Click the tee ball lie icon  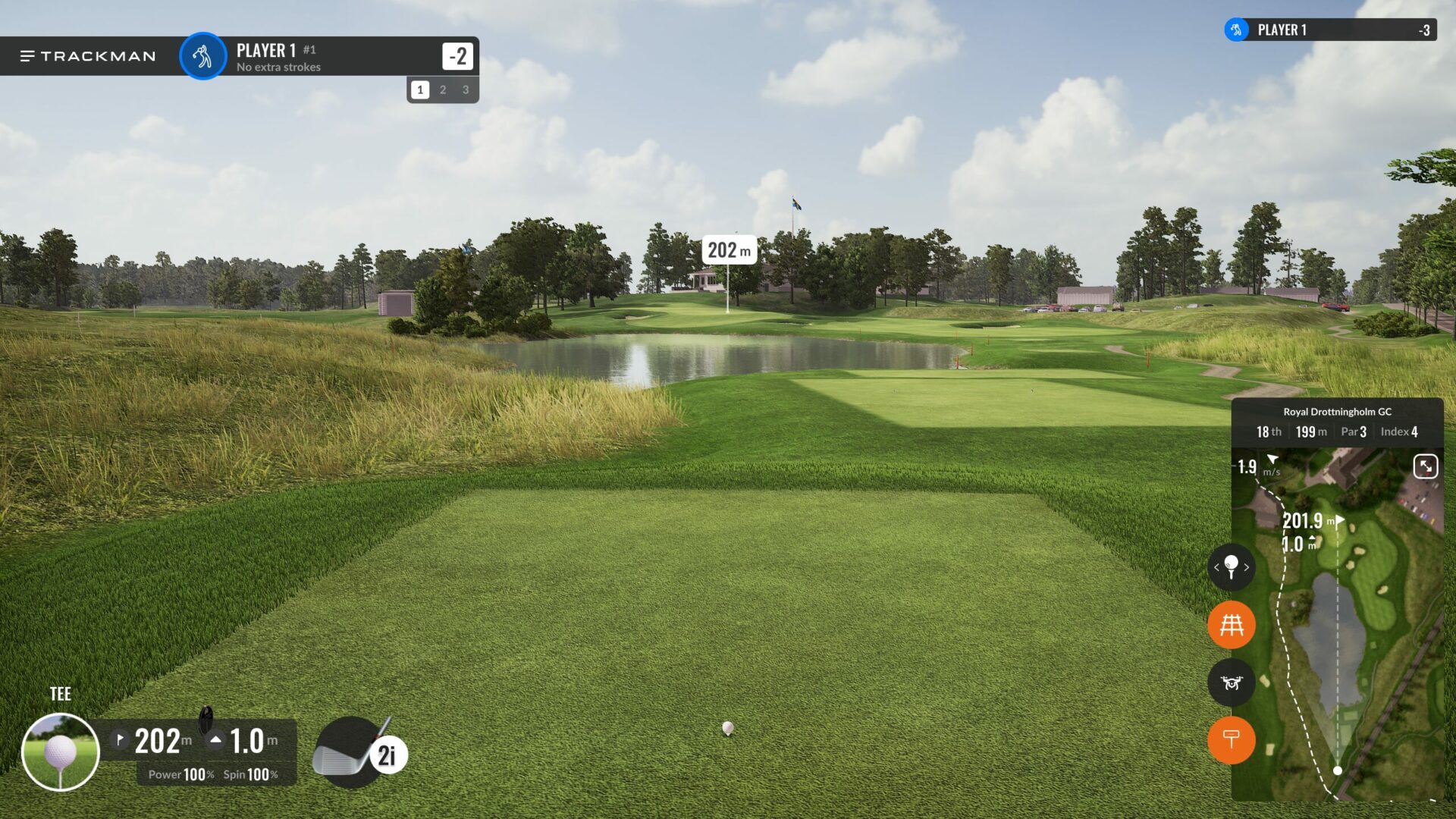(61, 752)
